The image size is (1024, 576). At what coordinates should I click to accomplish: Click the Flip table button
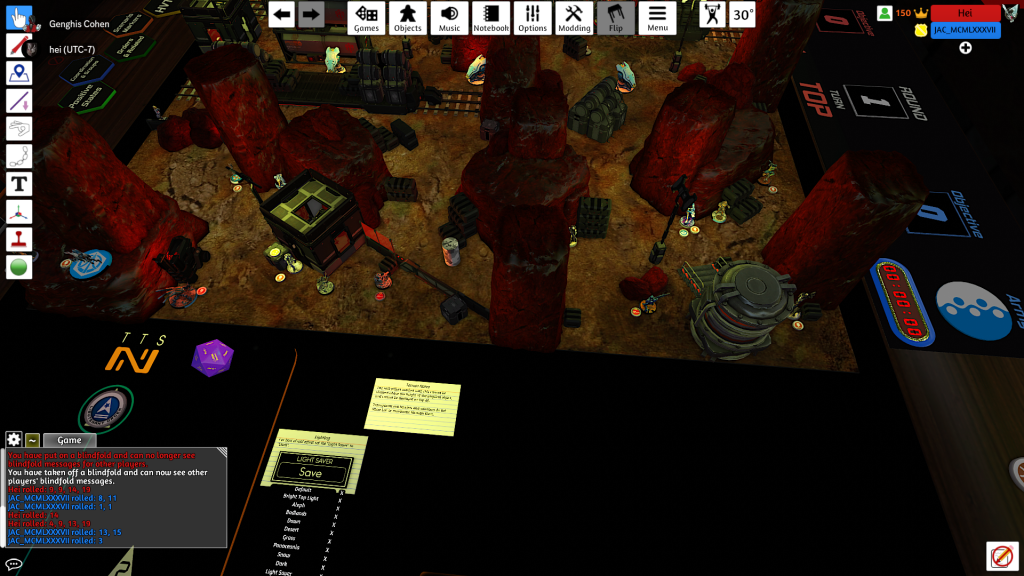(x=616, y=17)
